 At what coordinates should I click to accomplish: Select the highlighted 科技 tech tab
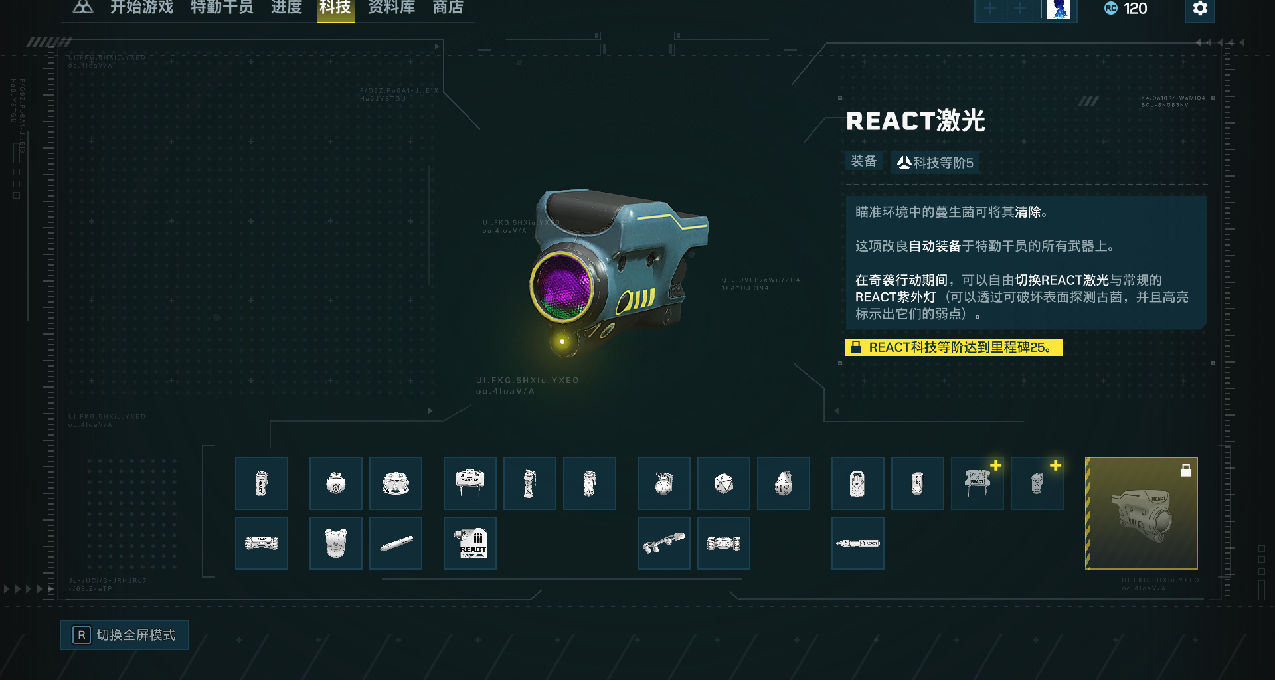[335, 9]
